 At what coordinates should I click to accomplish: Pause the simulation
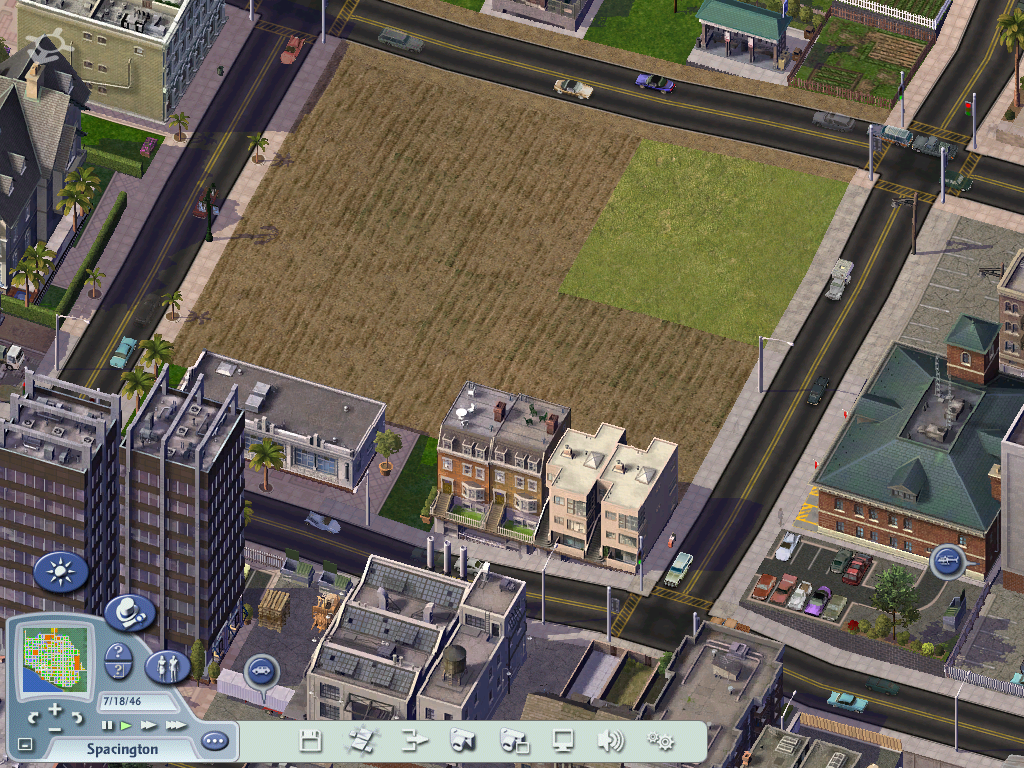pos(107,725)
